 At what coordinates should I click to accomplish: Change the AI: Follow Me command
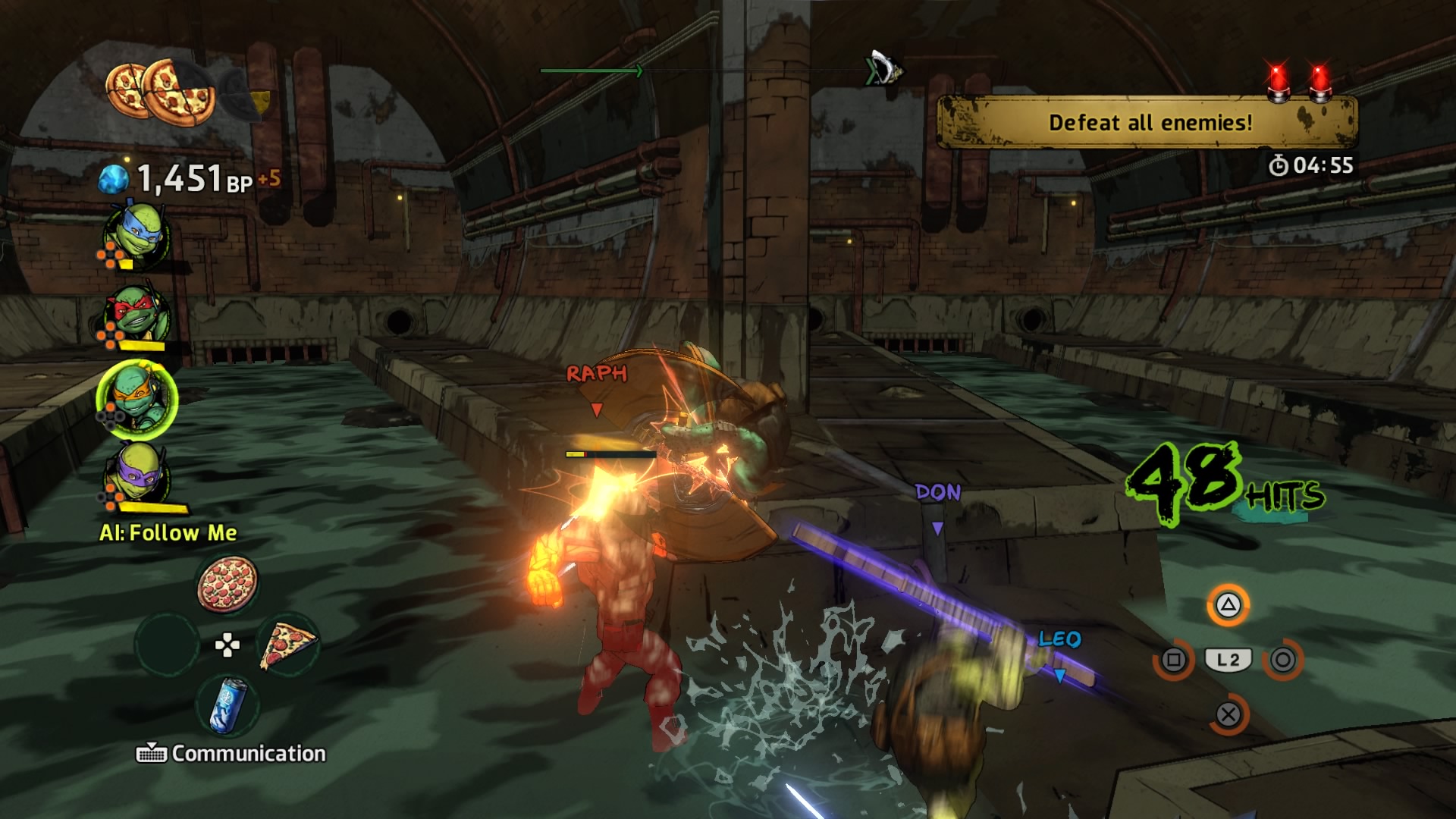click(168, 532)
